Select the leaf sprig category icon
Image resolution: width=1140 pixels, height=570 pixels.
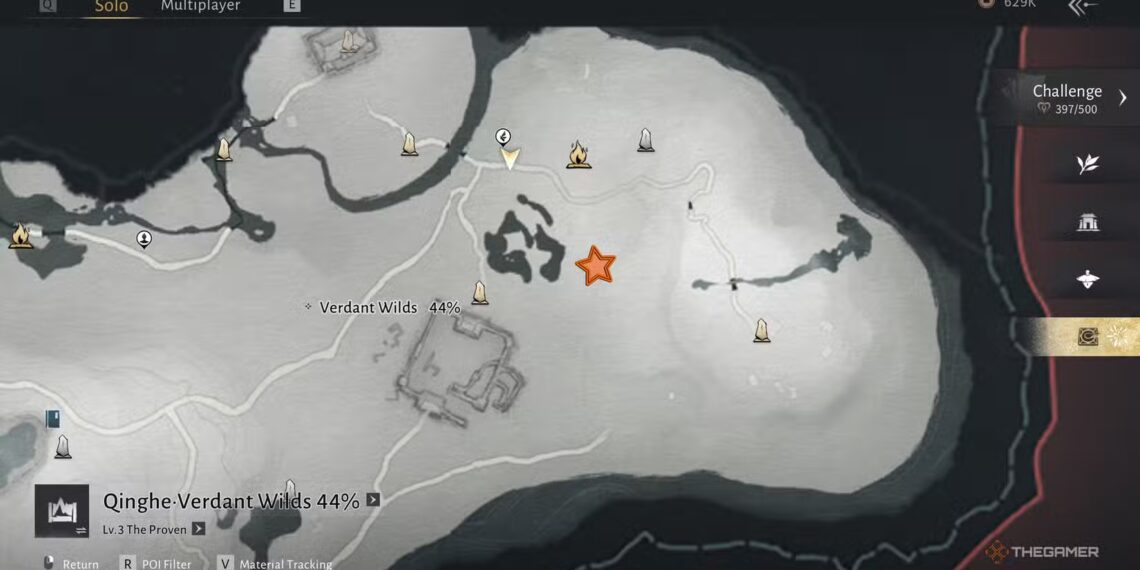pos(1088,164)
